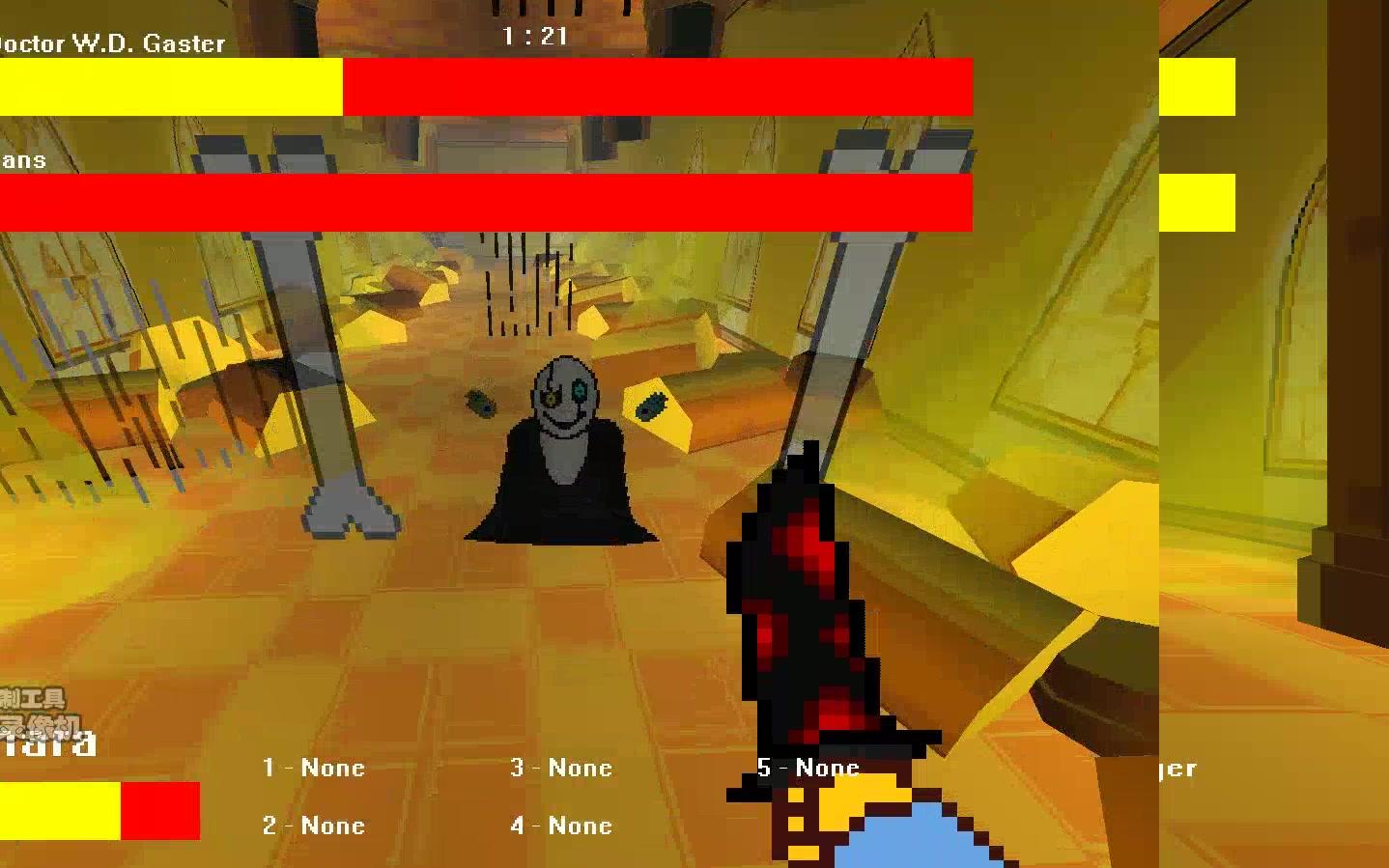This screenshot has width=1389, height=868.
Task: Click the Sans name label
Action: tap(24, 159)
